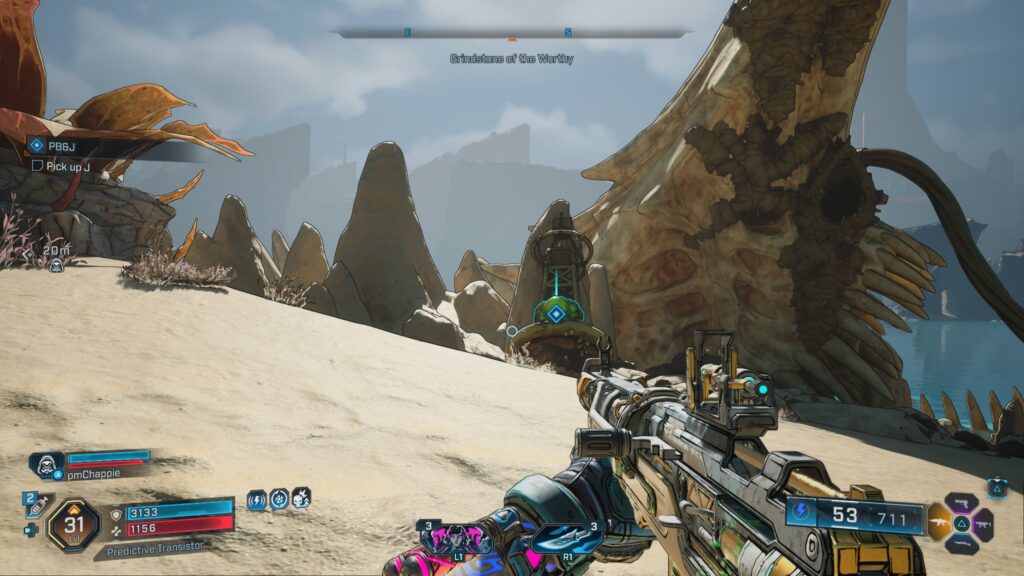
Task: Click the blue diamond objective waypoint marker
Action: (553, 314)
